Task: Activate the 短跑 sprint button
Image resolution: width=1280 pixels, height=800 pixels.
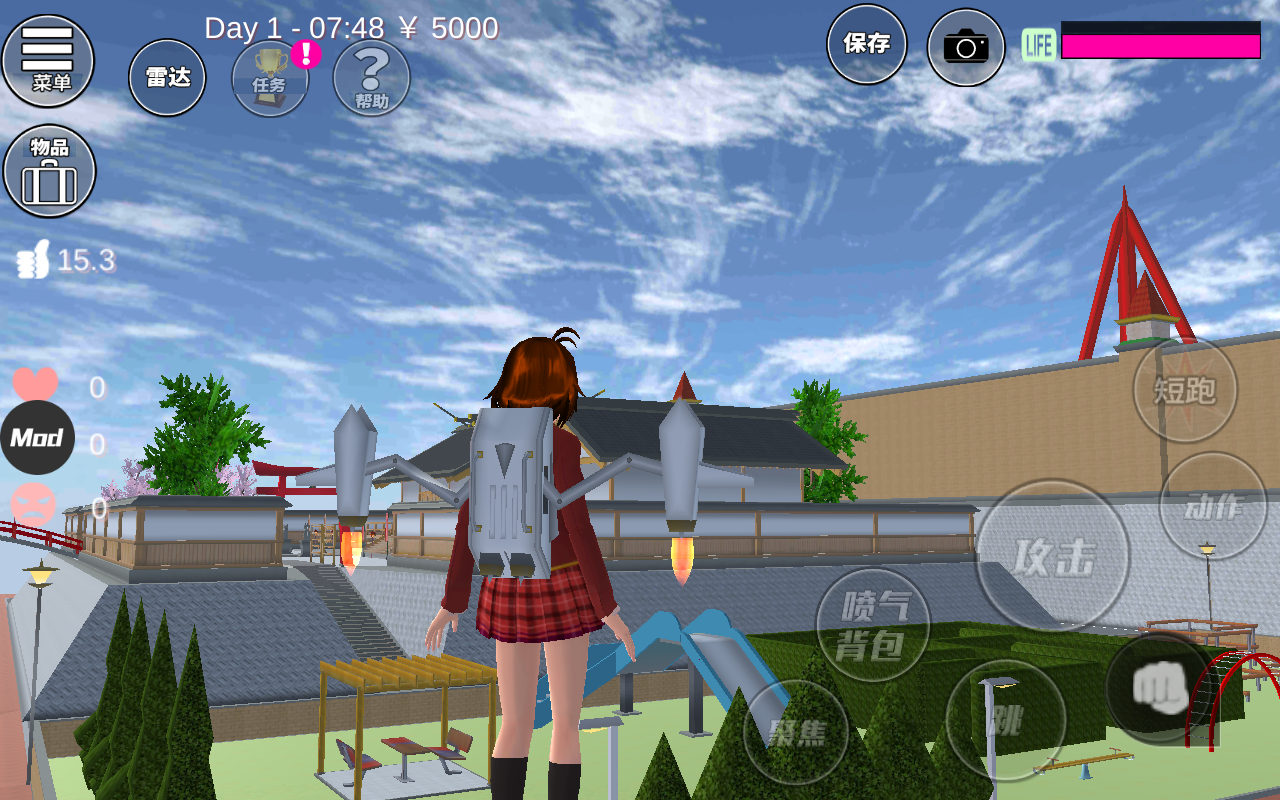Action: pos(1185,389)
